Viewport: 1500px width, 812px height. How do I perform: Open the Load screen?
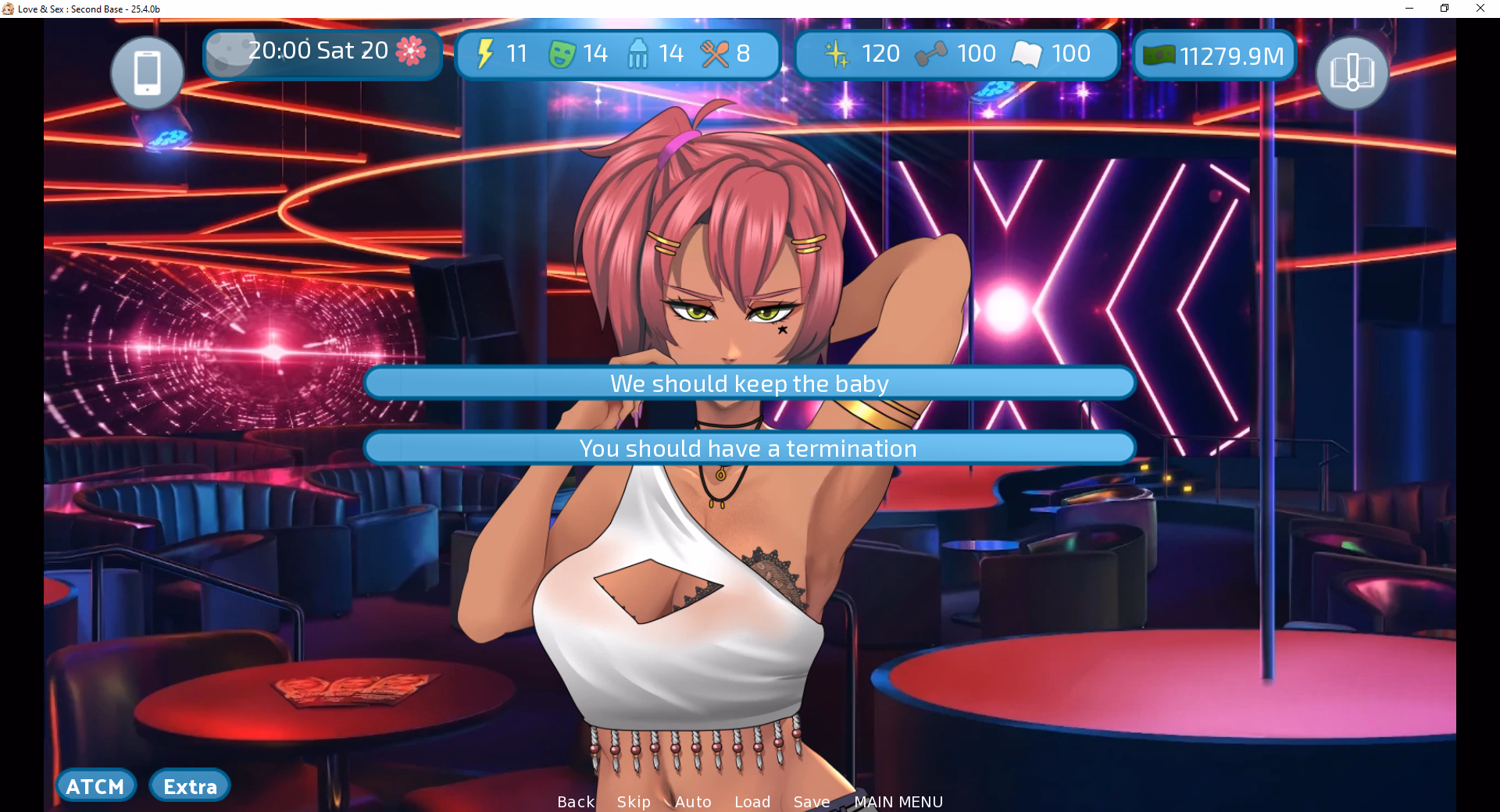click(x=752, y=802)
